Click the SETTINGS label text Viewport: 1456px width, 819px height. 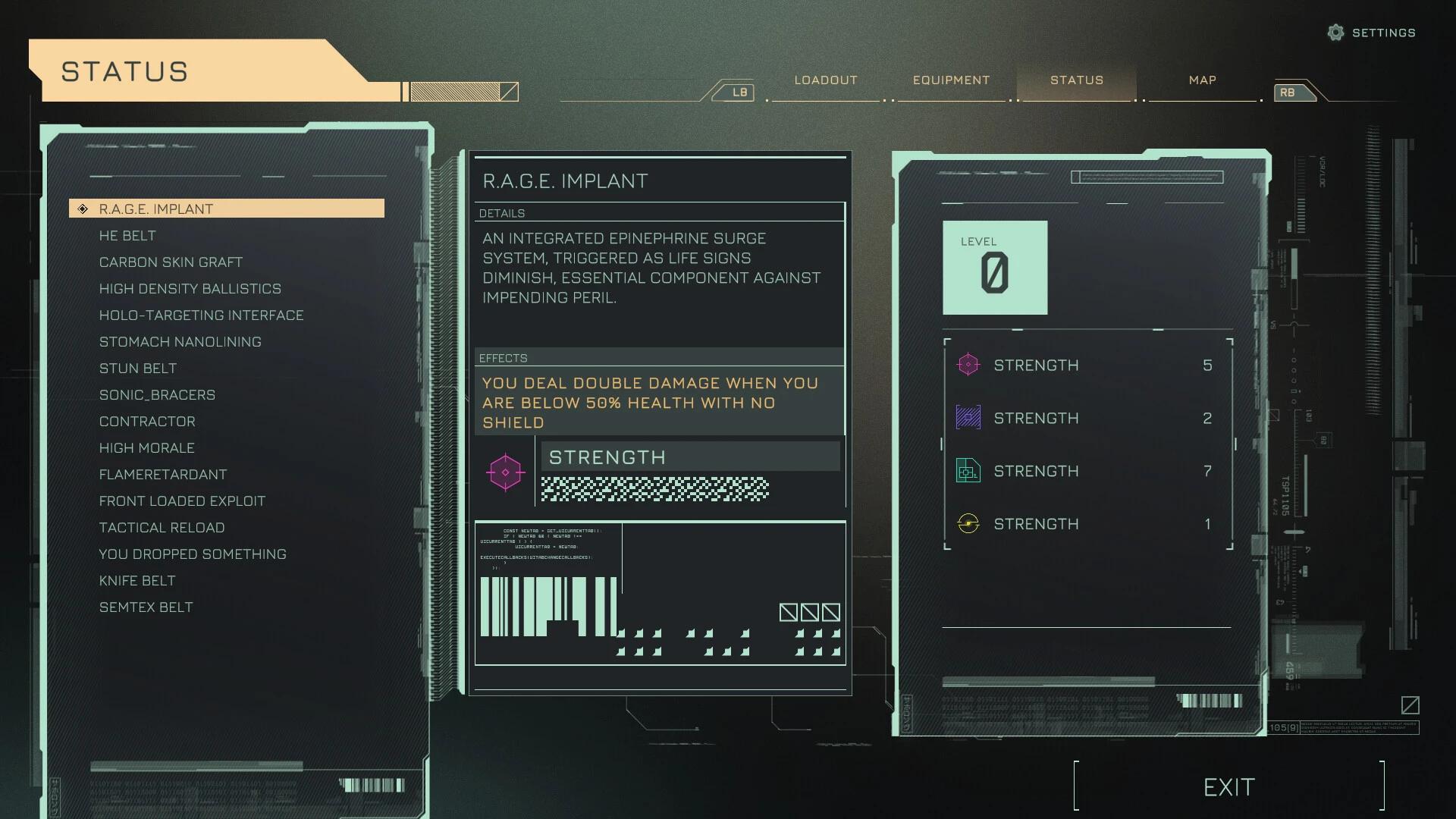1384,33
